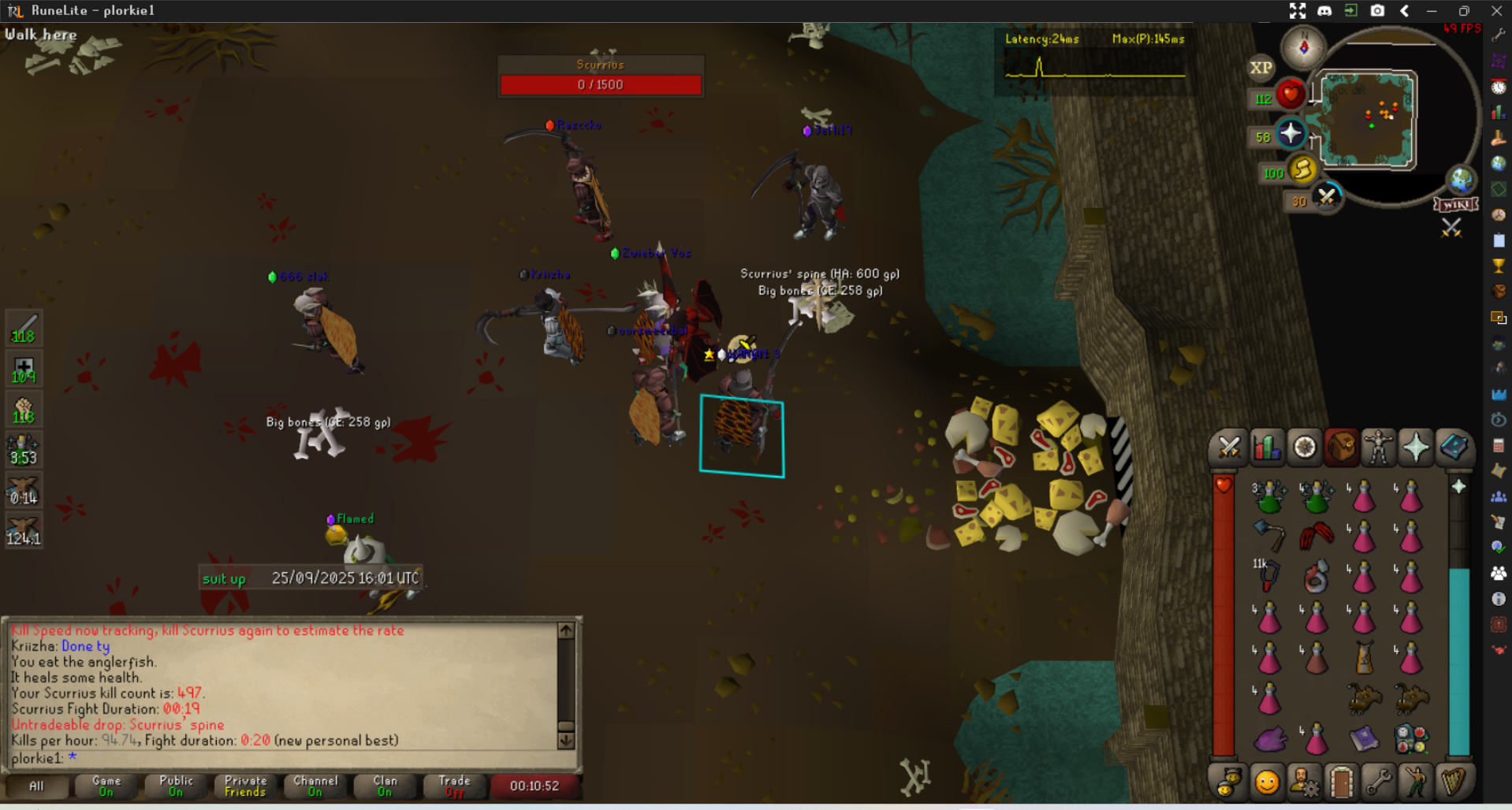Screen dimensions: 1512x810
Task: Open the Settings wrench tab
Action: pos(1379,782)
